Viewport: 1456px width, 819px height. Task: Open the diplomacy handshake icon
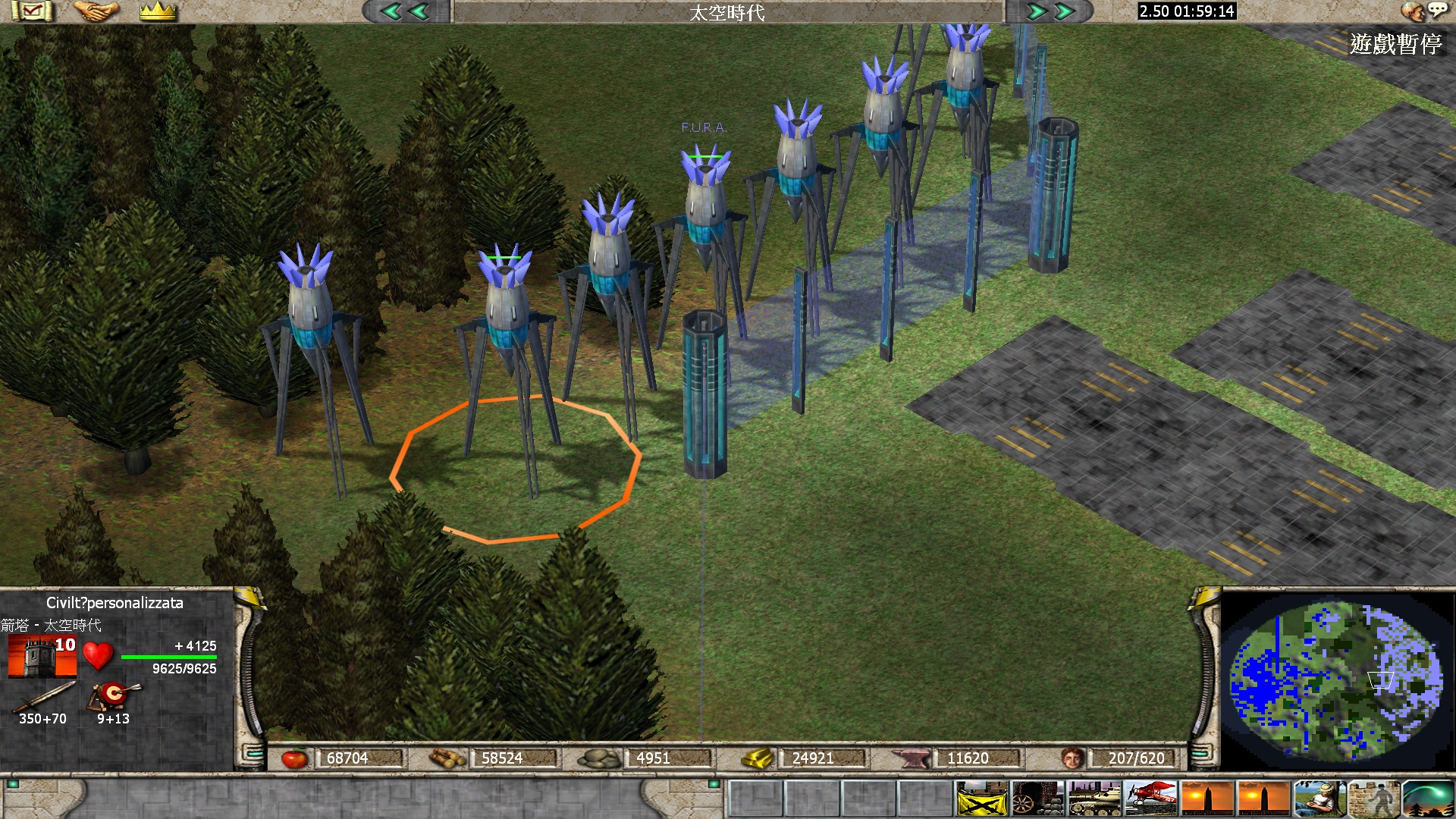(96, 11)
